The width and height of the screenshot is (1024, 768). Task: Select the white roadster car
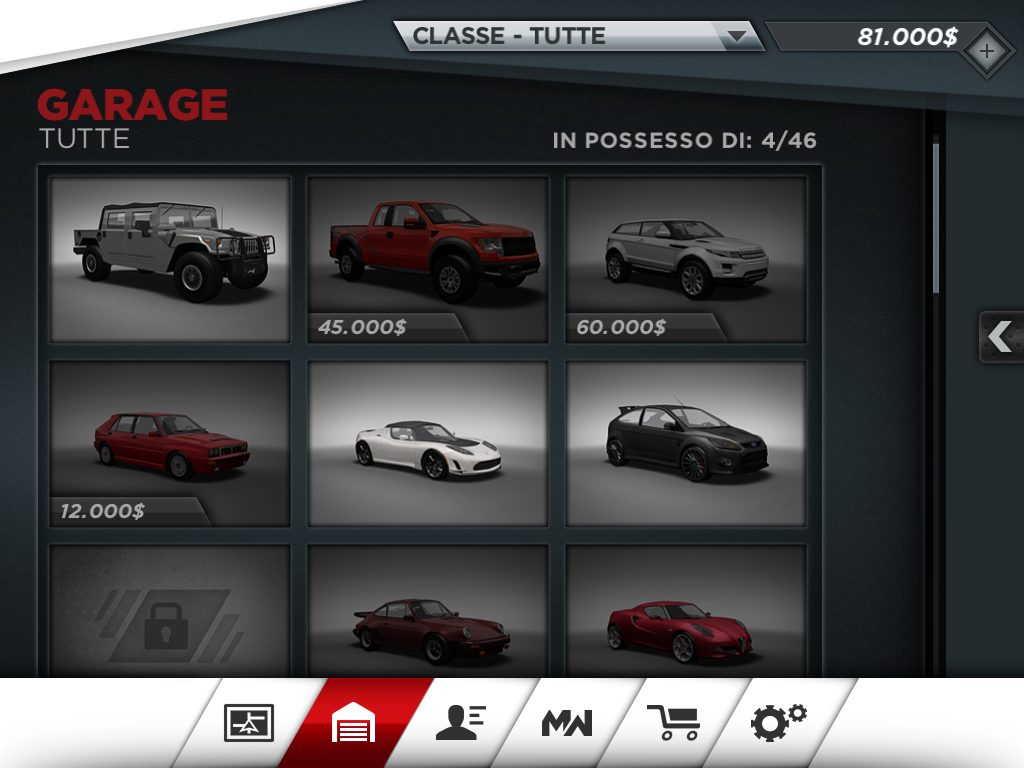428,443
